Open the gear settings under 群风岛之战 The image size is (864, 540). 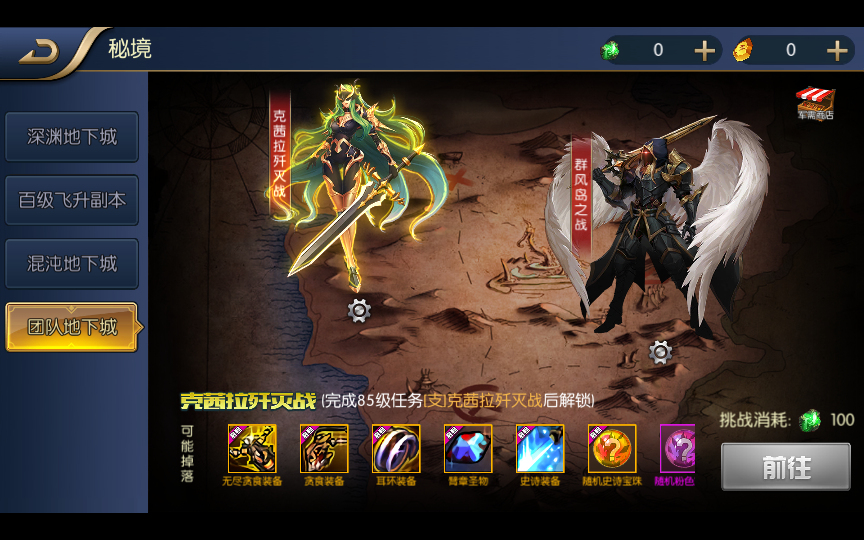(x=660, y=352)
